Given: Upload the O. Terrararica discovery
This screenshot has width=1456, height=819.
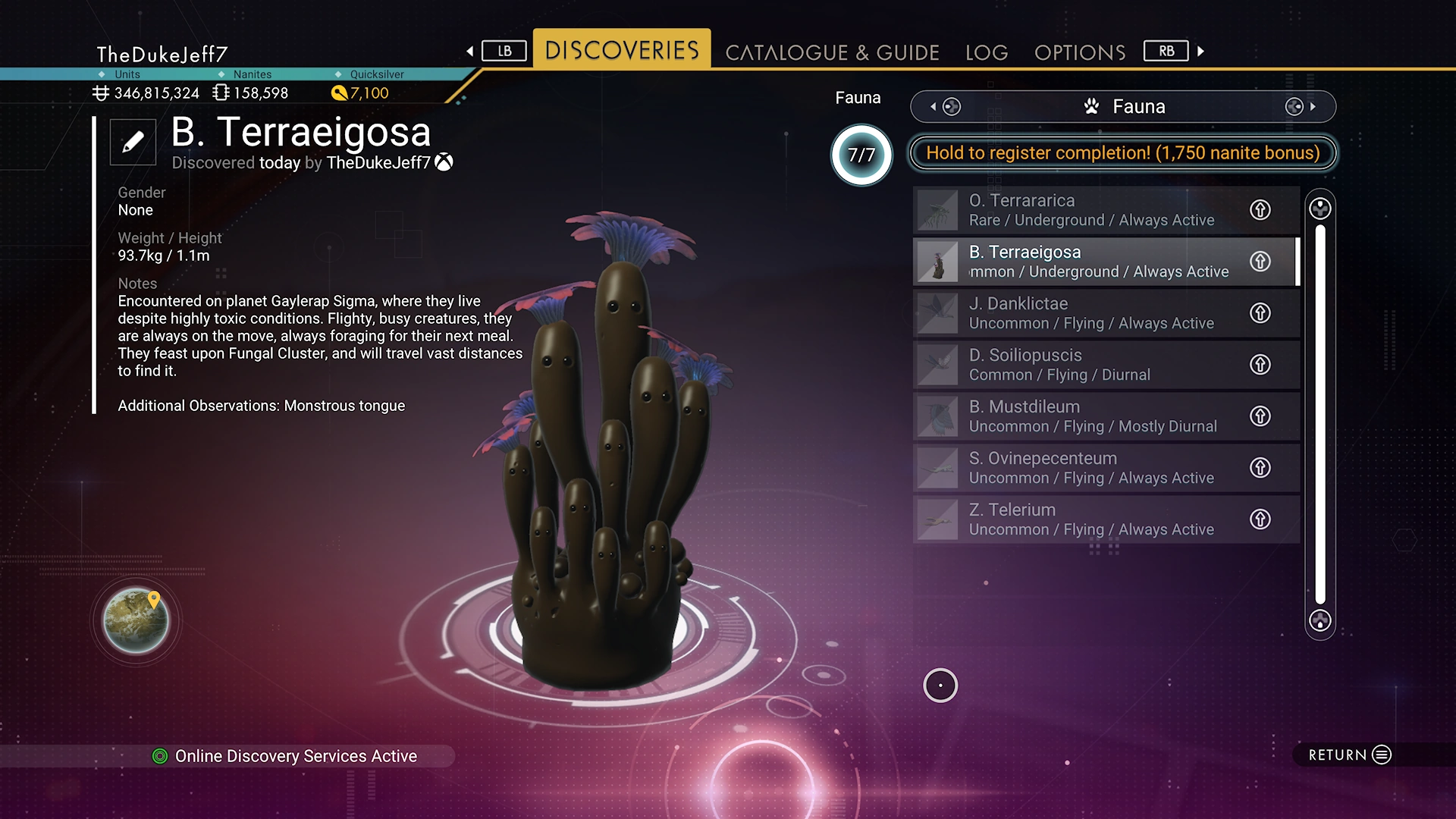Looking at the screenshot, I should [x=1260, y=210].
